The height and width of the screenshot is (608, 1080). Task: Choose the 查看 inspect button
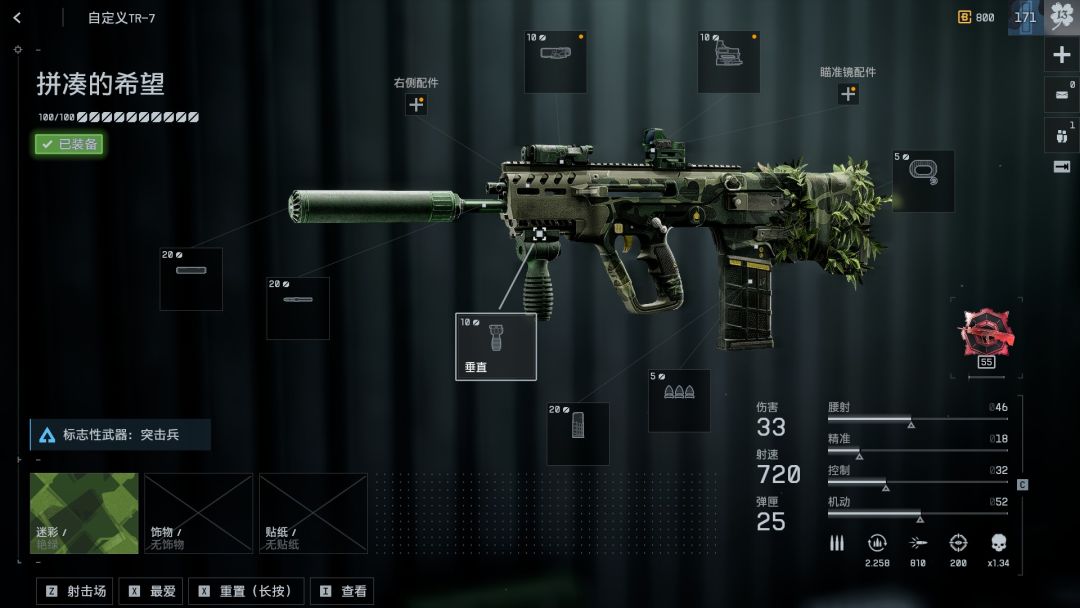click(342, 591)
